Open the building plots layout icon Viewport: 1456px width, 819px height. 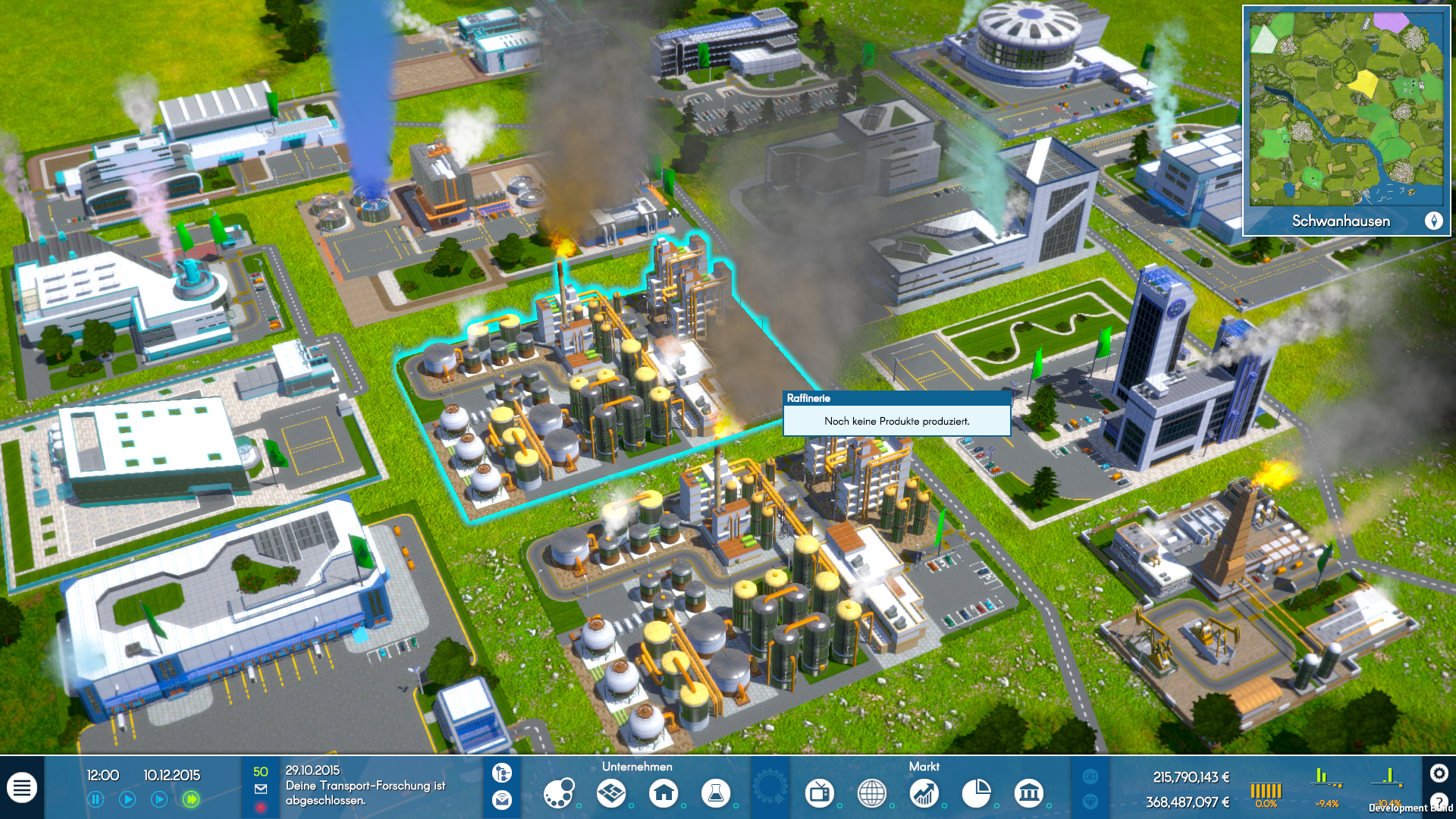611,794
